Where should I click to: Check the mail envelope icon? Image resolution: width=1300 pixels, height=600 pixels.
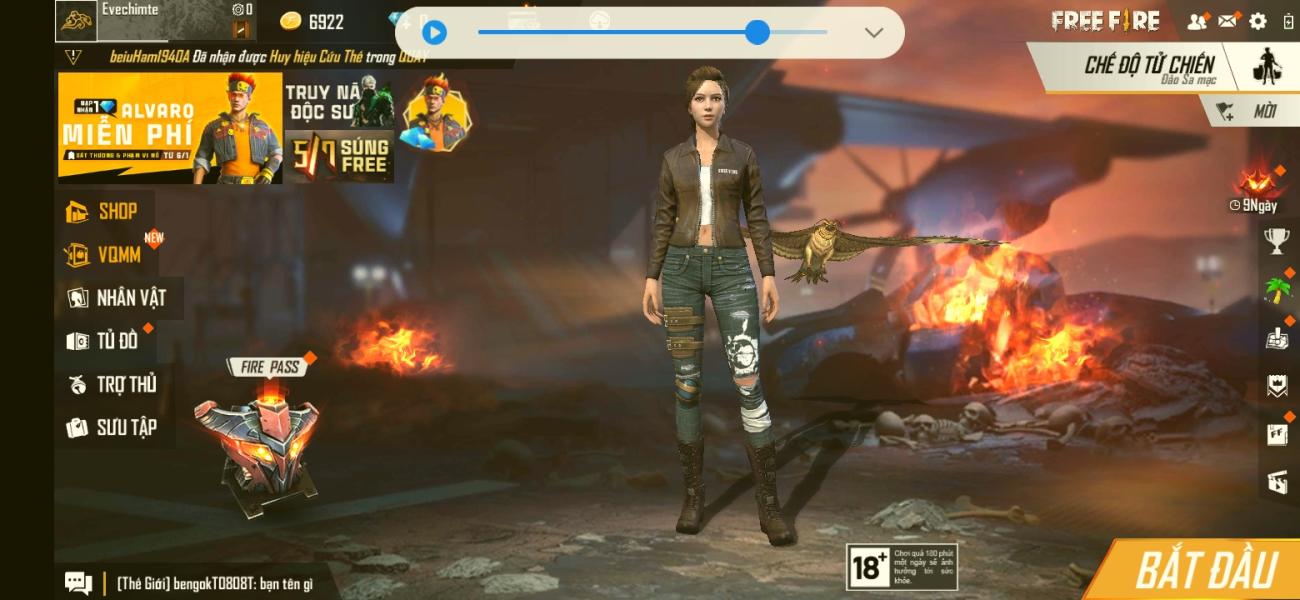pyautogui.click(x=1227, y=21)
